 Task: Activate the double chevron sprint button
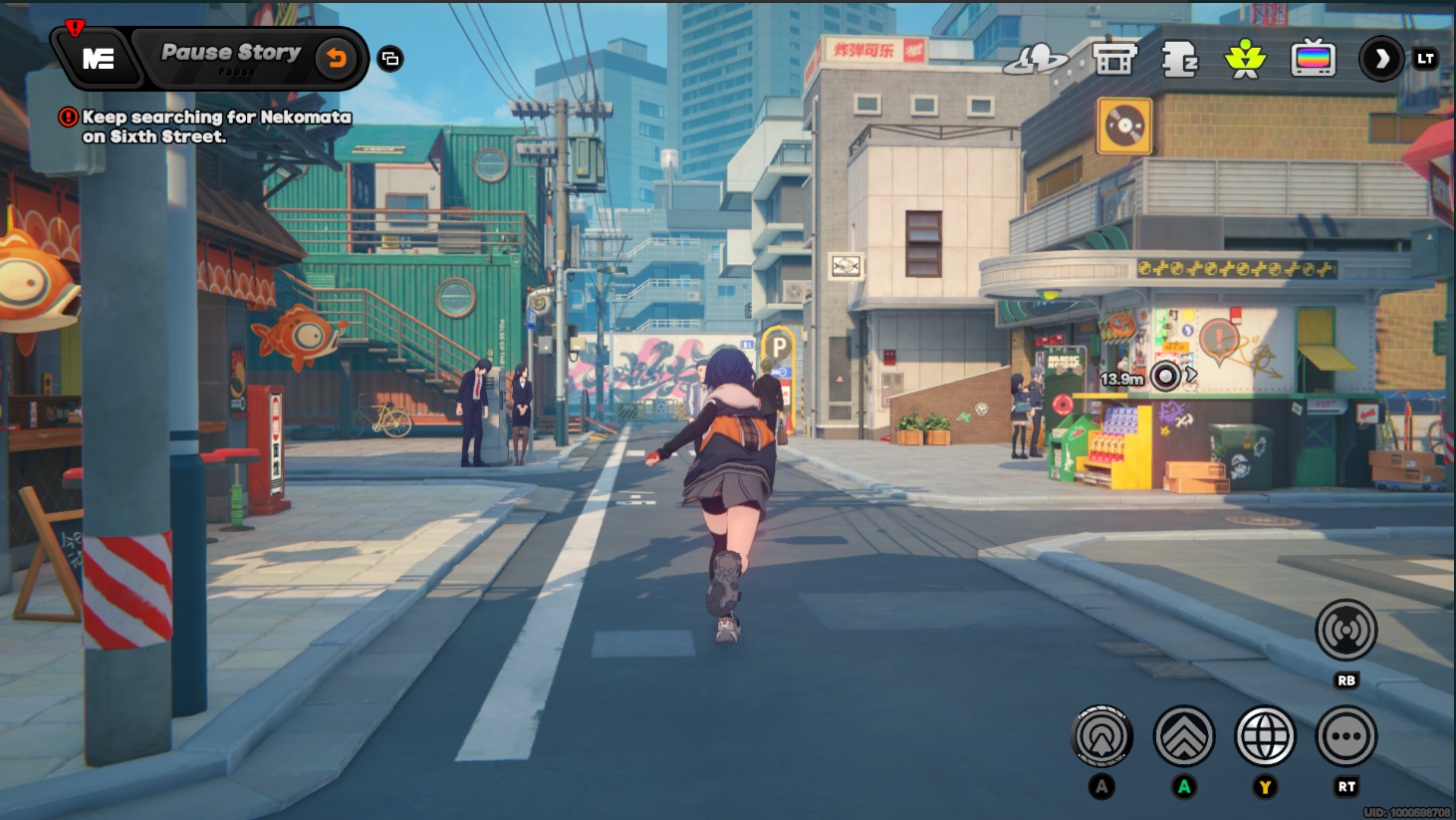pyautogui.click(x=1183, y=736)
